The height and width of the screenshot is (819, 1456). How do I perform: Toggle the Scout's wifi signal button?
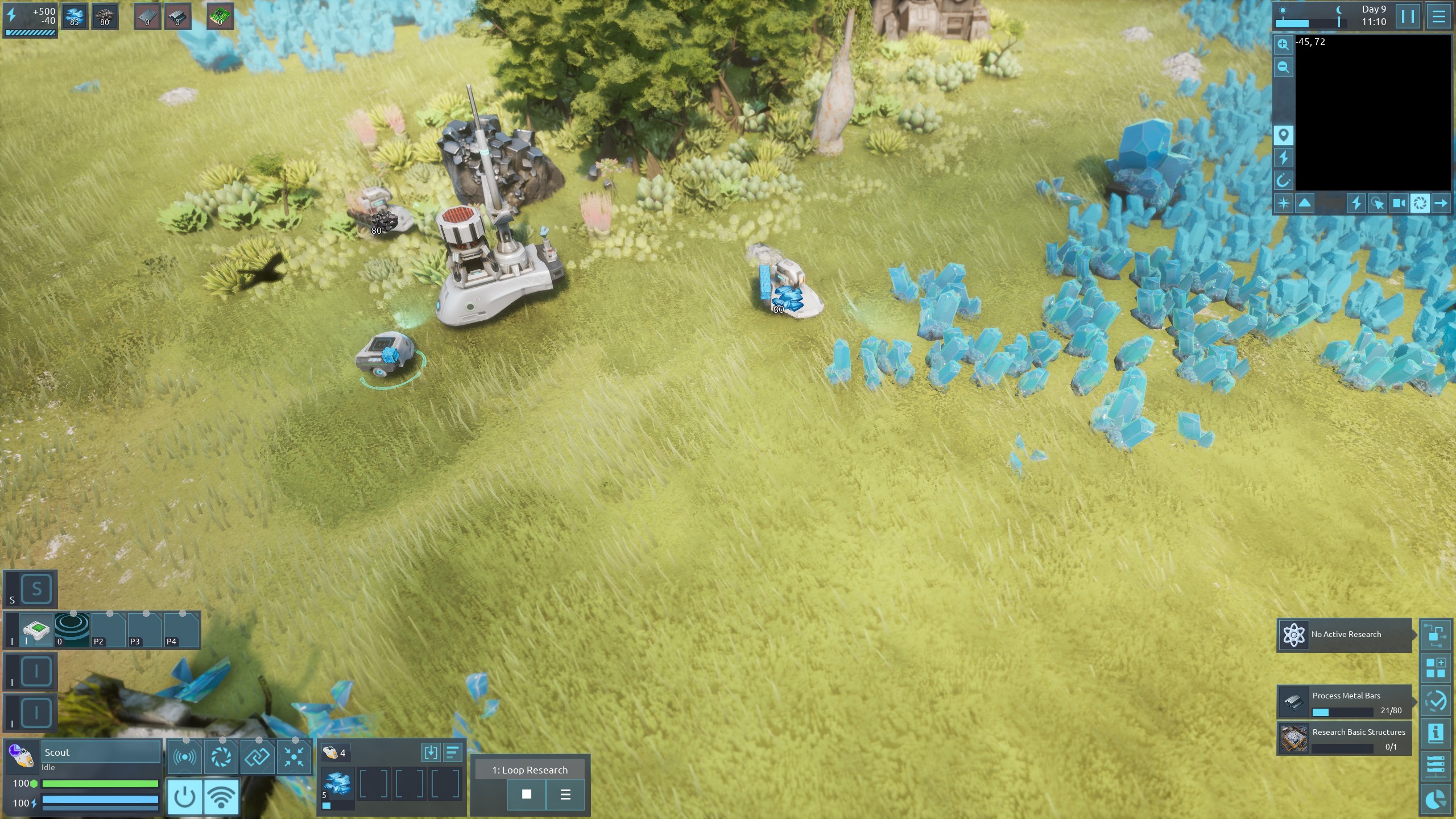[x=221, y=797]
